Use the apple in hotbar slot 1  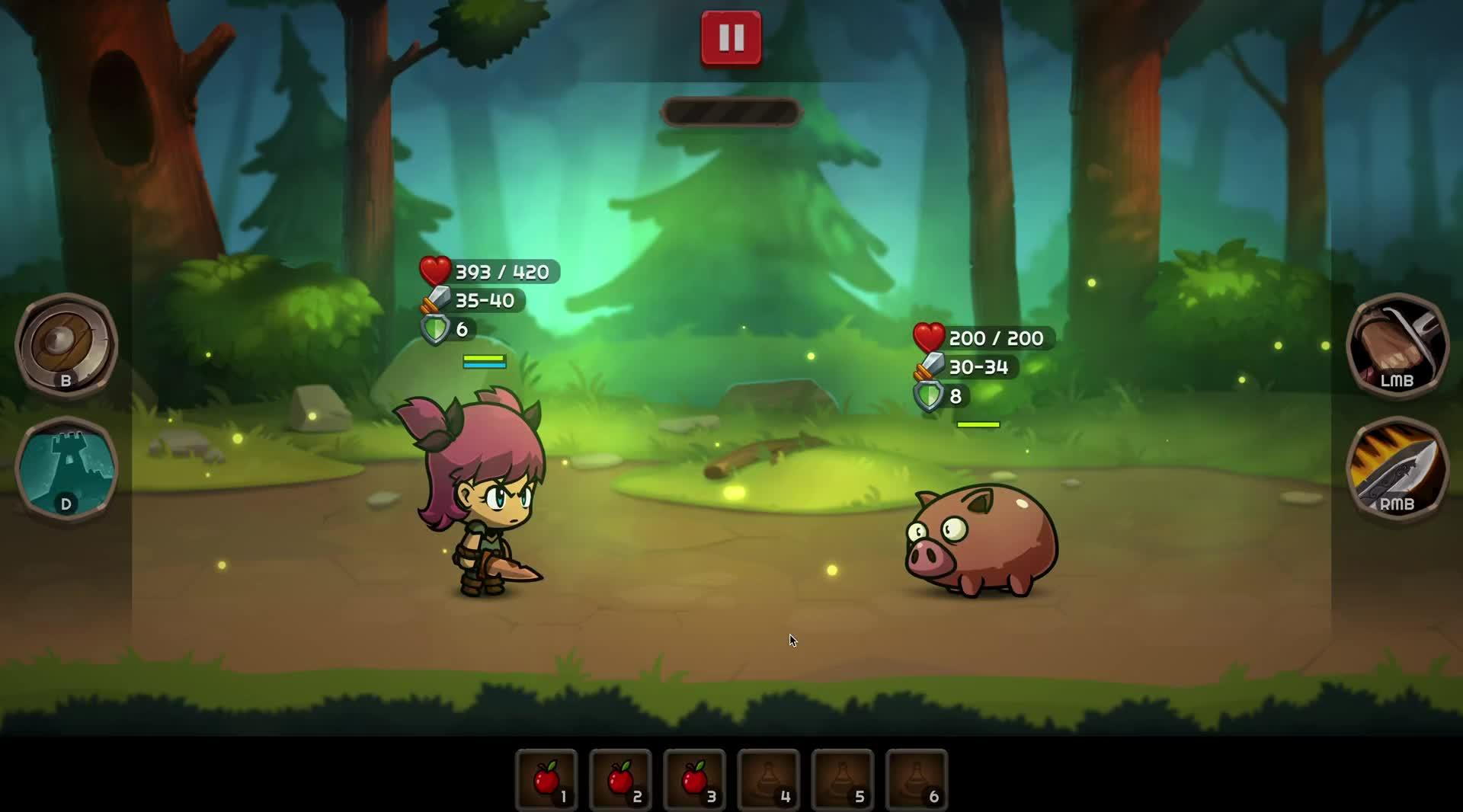(x=546, y=779)
